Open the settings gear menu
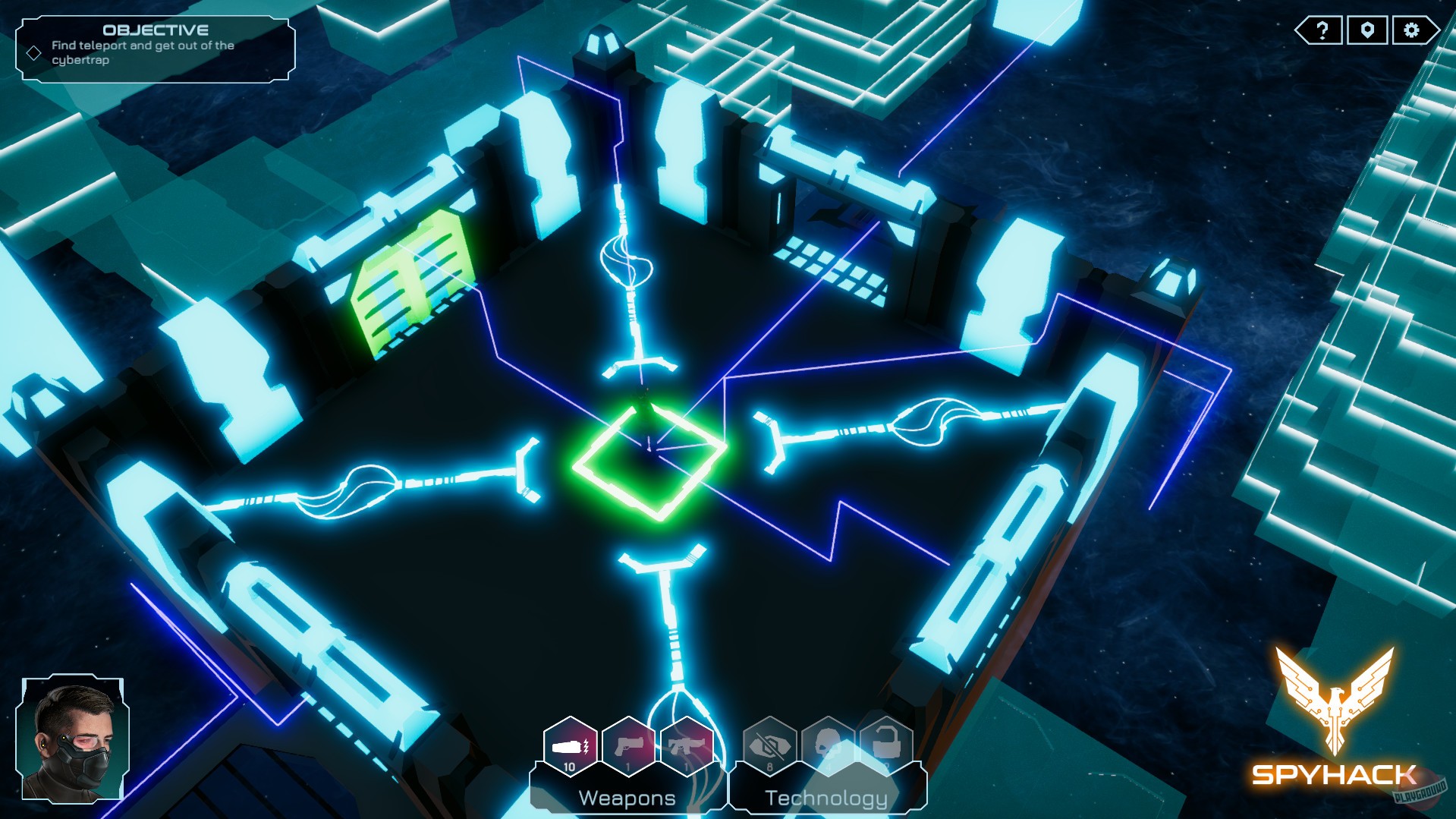Screen dimensions: 1456x819 [x=1410, y=31]
